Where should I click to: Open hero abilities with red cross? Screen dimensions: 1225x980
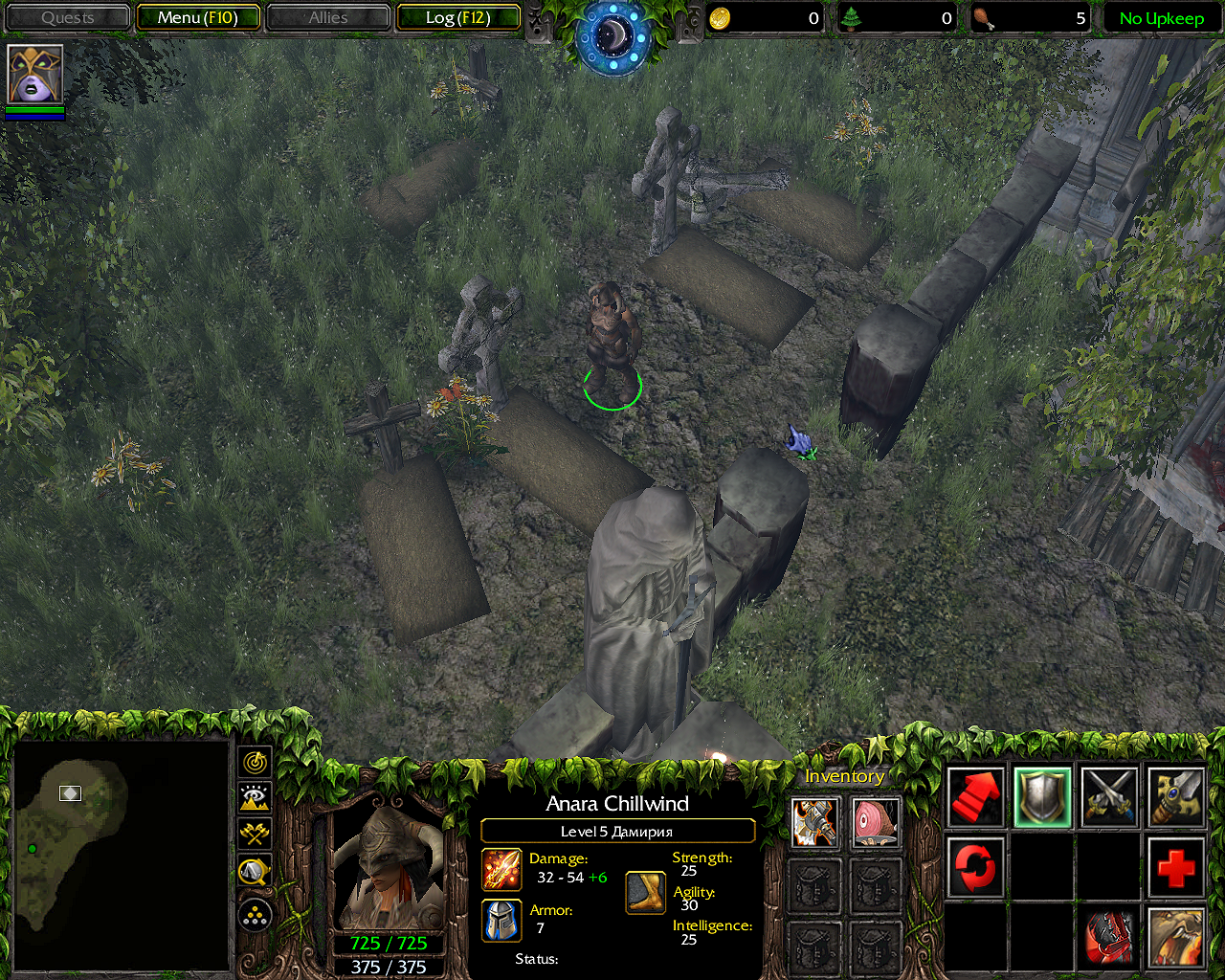click(x=1176, y=868)
